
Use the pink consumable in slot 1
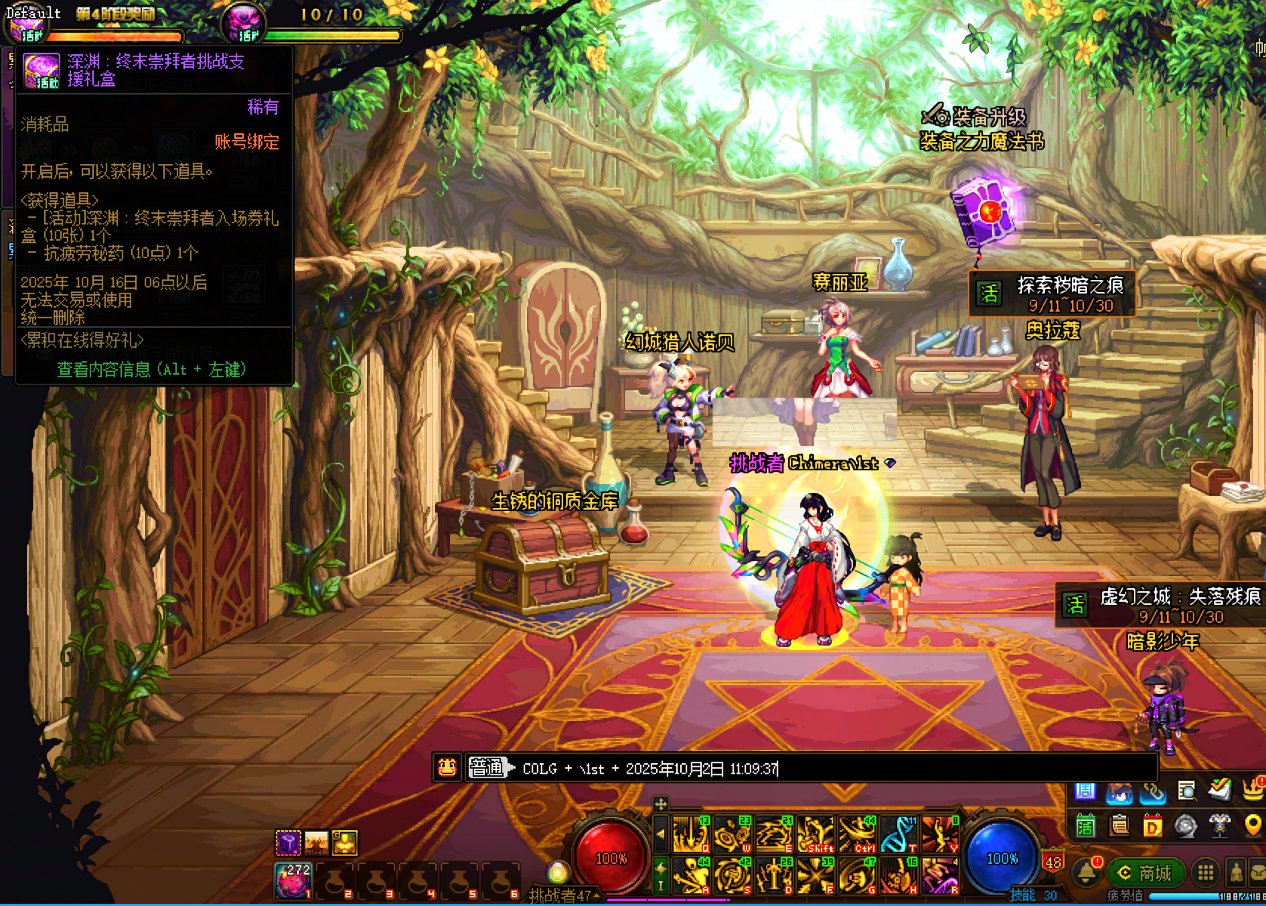tap(293, 880)
